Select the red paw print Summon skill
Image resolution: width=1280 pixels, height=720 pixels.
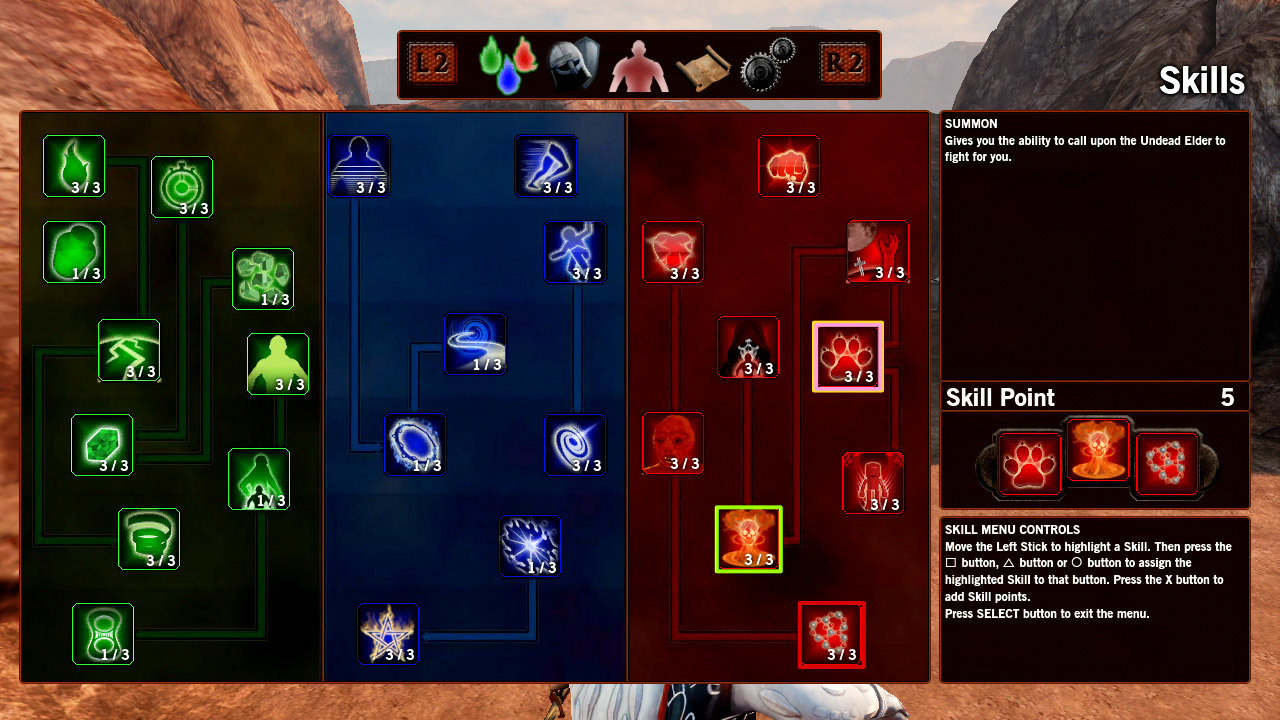848,357
